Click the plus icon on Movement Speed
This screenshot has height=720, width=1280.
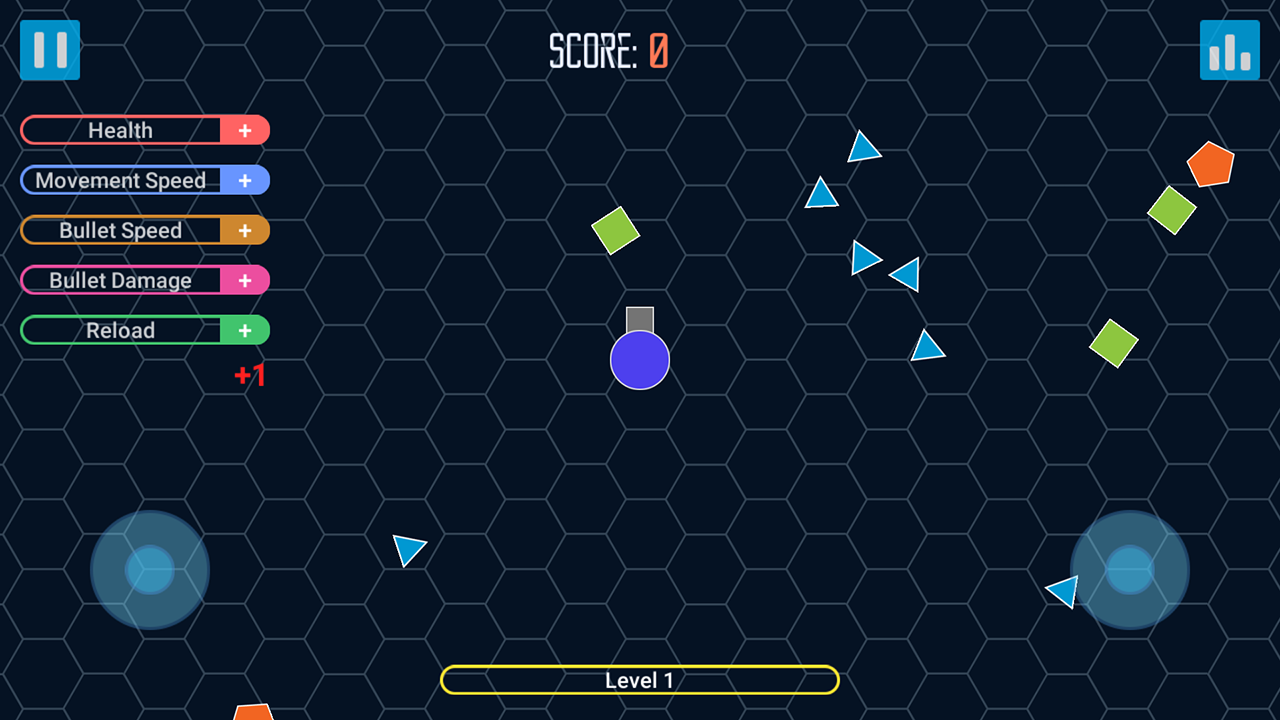click(x=245, y=181)
